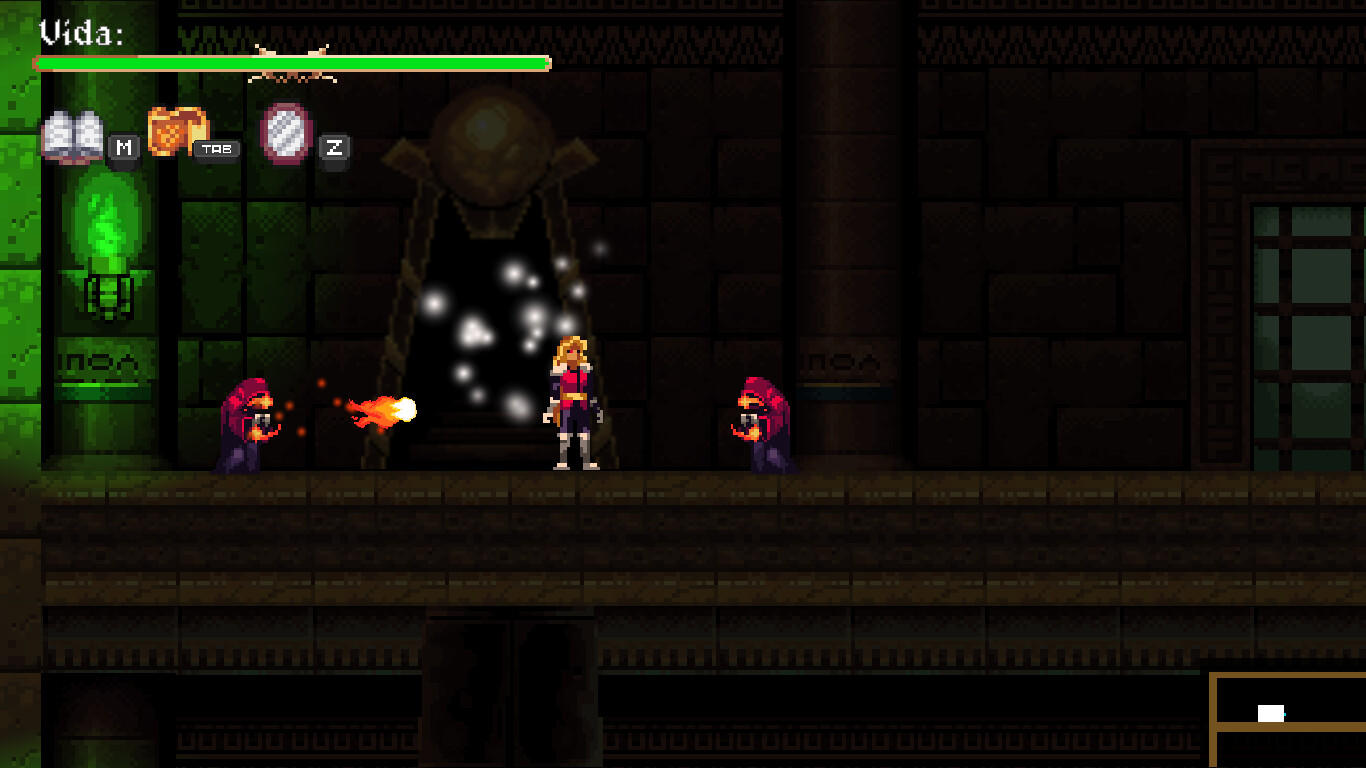Click the M keybind badge next to the map
The image size is (1366, 768).
click(x=123, y=149)
